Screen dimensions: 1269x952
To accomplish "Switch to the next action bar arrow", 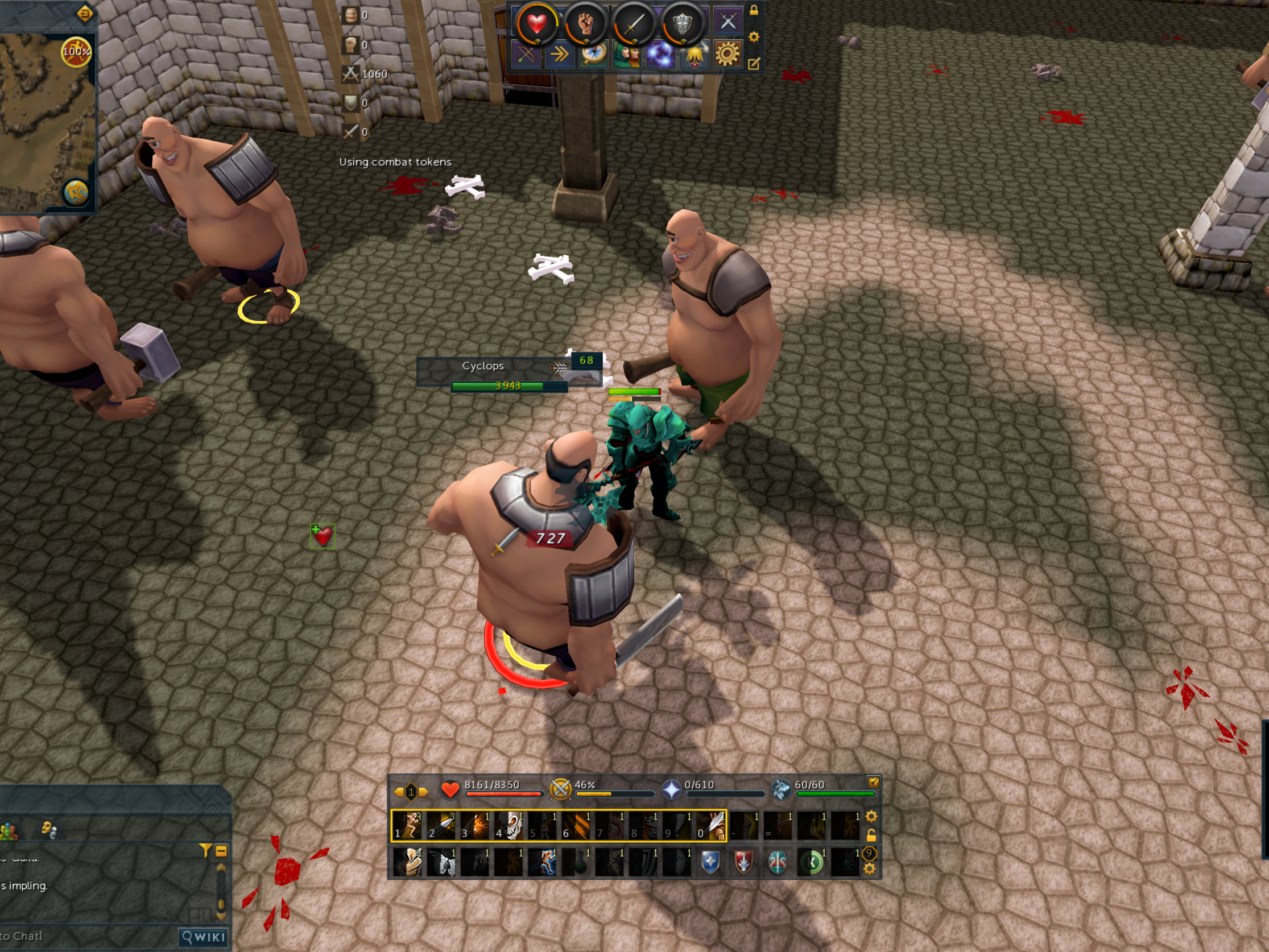I will pyautogui.click(x=424, y=792).
